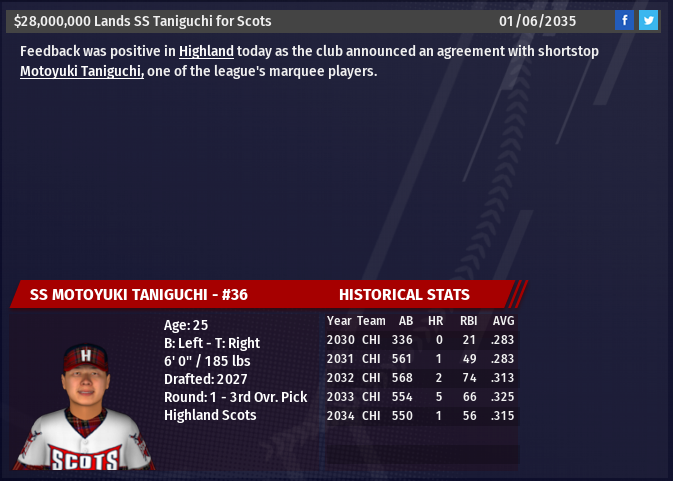Image resolution: width=673 pixels, height=481 pixels.
Task: Share the article on Facebook
Action: [x=624, y=20]
